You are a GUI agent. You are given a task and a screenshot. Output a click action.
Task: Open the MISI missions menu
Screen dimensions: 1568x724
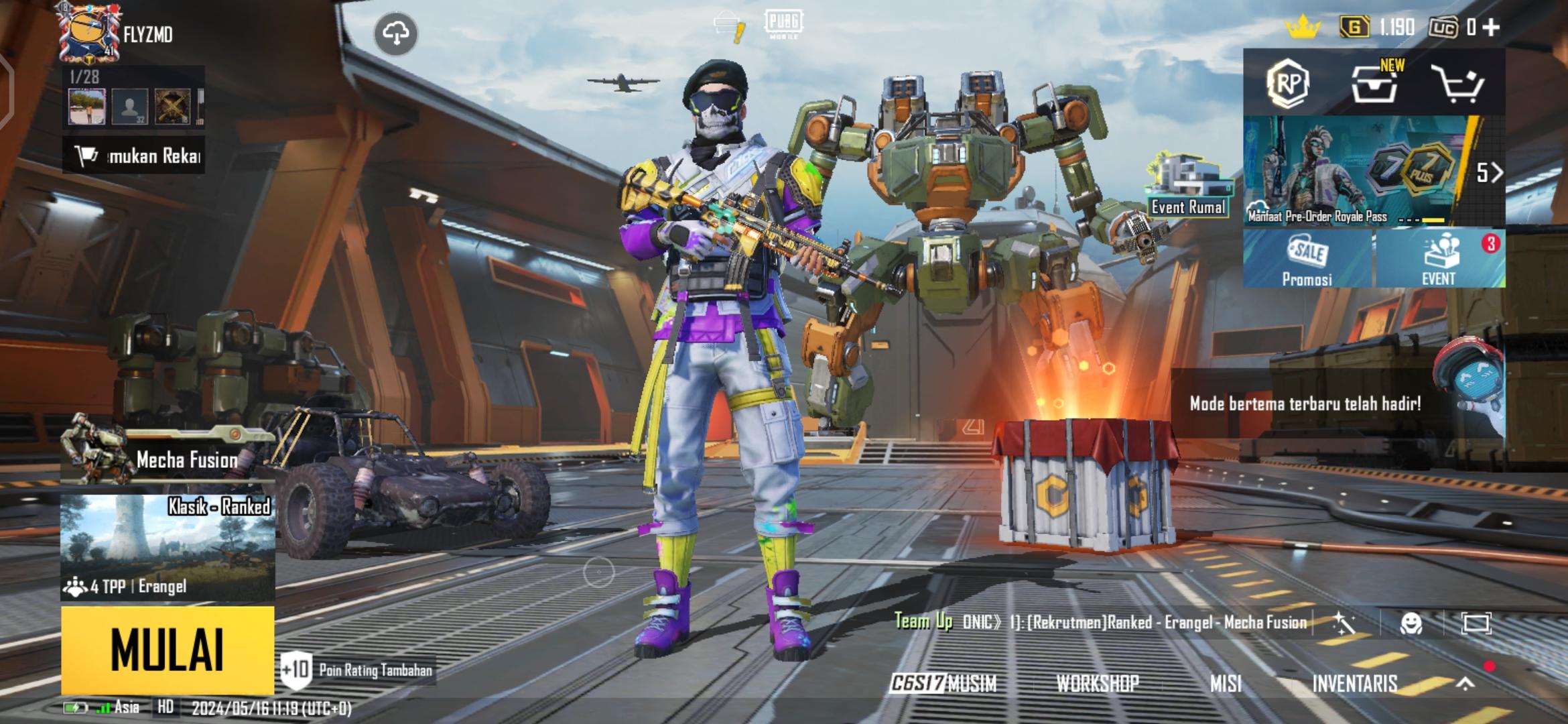coord(1226,683)
